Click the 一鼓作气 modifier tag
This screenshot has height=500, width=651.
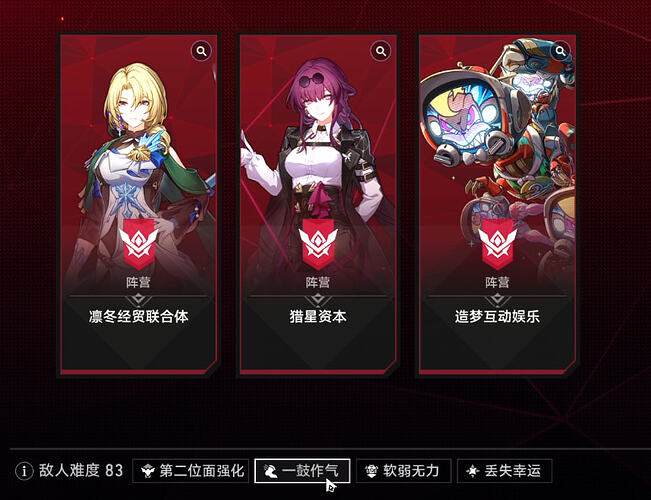[302, 470]
